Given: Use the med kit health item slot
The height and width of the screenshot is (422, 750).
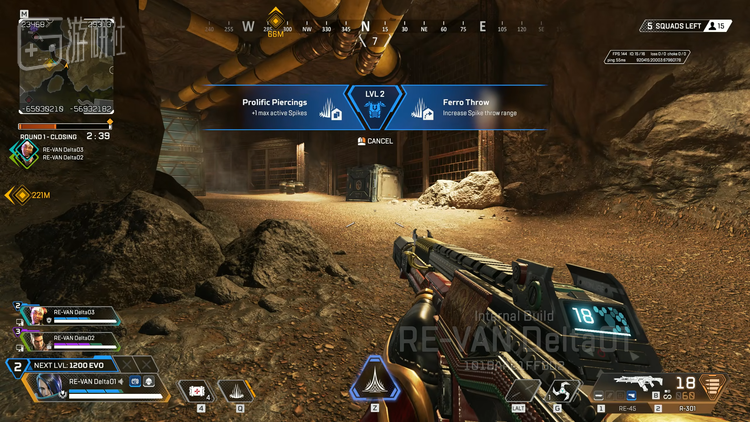Looking at the screenshot, I should pos(197,390).
